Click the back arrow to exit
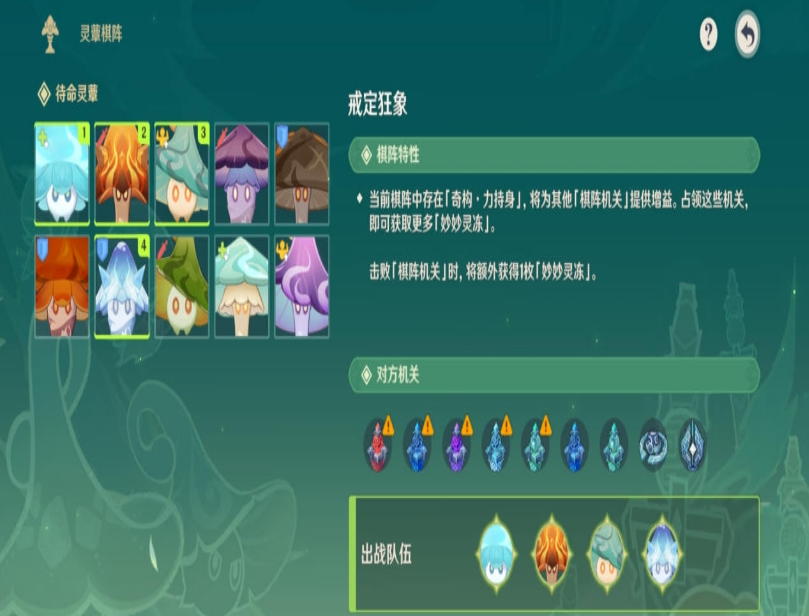The image size is (809, 616). pyautogui.click(x=746, y=35)
